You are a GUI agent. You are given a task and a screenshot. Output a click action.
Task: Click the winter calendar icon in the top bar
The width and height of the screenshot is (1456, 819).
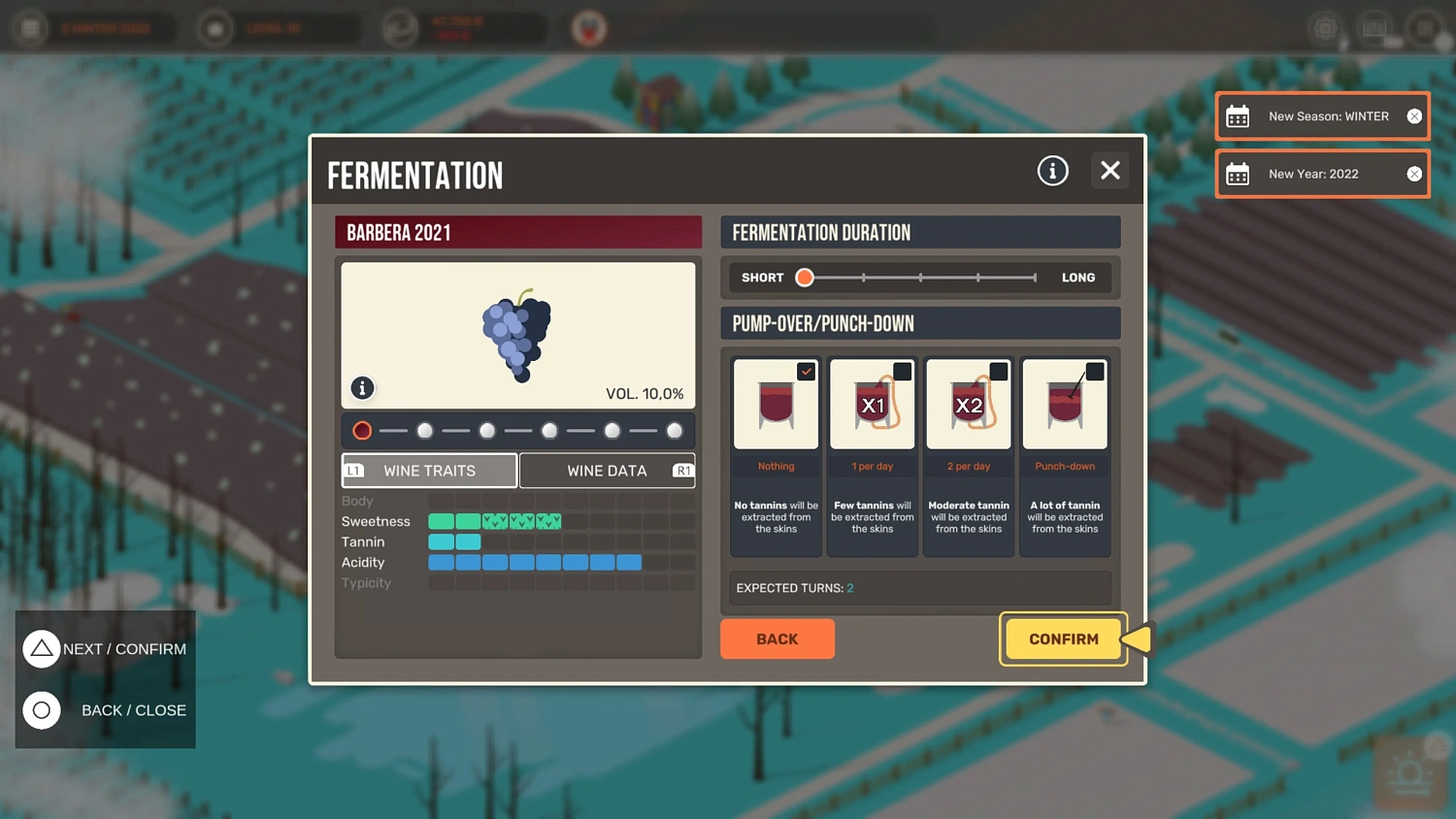pyautogui.click(x=30, y=28)
